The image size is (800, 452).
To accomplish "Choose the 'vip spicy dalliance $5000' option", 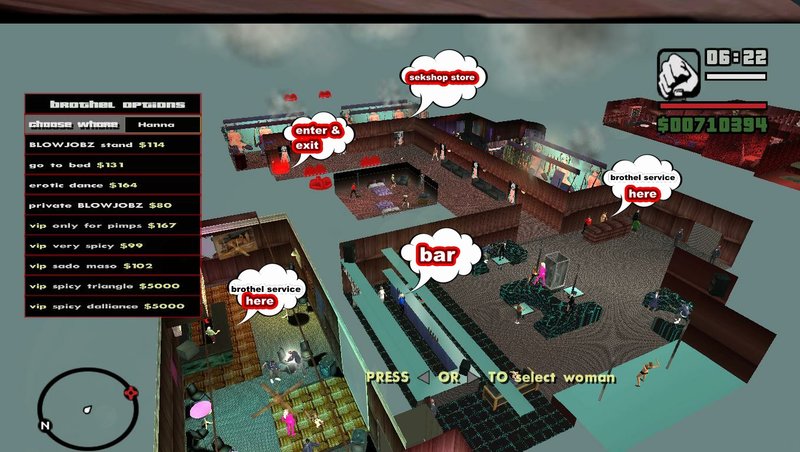I will 112,306.
